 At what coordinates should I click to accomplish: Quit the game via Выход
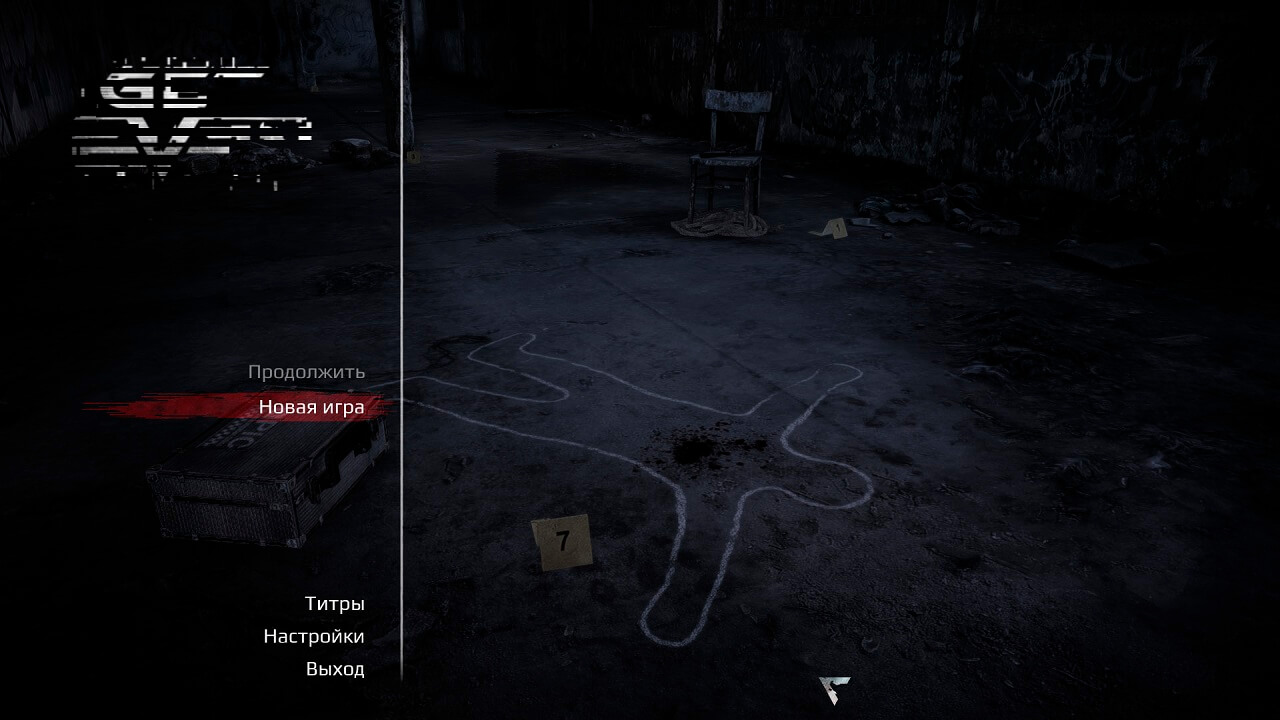(x=334, y=670)
